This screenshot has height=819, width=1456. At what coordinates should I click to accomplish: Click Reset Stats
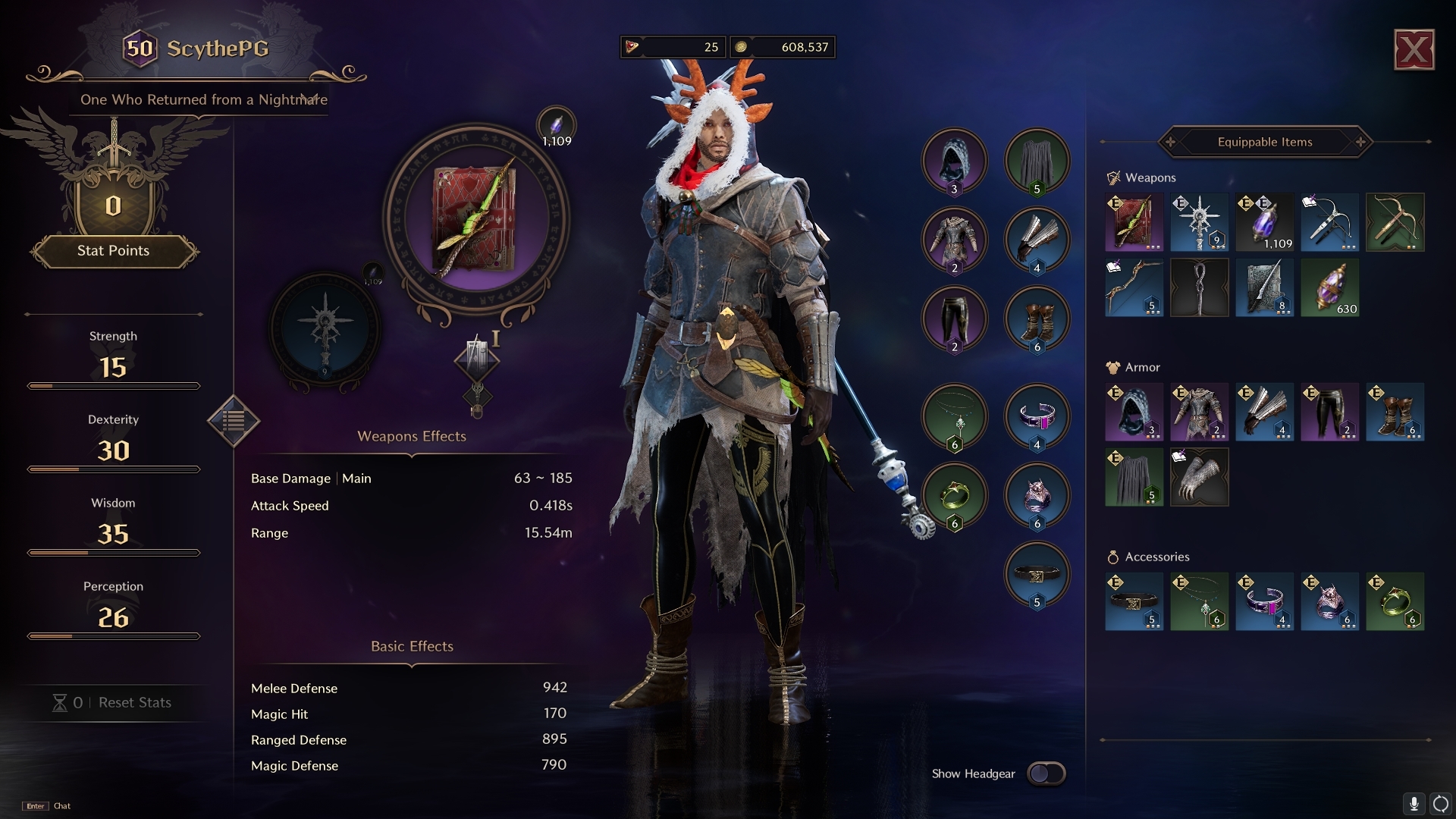(x=133, y=703)
